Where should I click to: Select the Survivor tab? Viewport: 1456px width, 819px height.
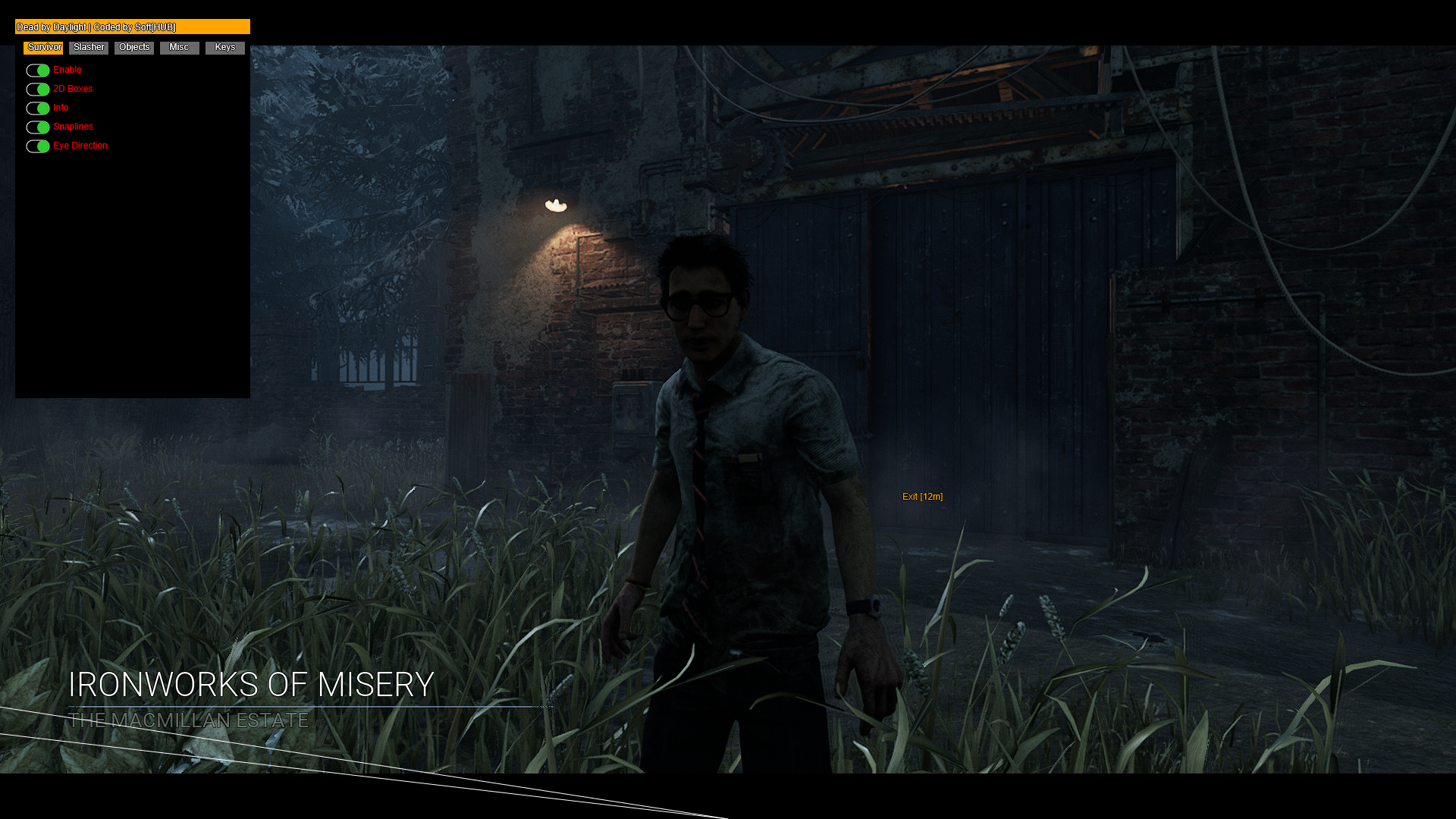tap(43, 47)
